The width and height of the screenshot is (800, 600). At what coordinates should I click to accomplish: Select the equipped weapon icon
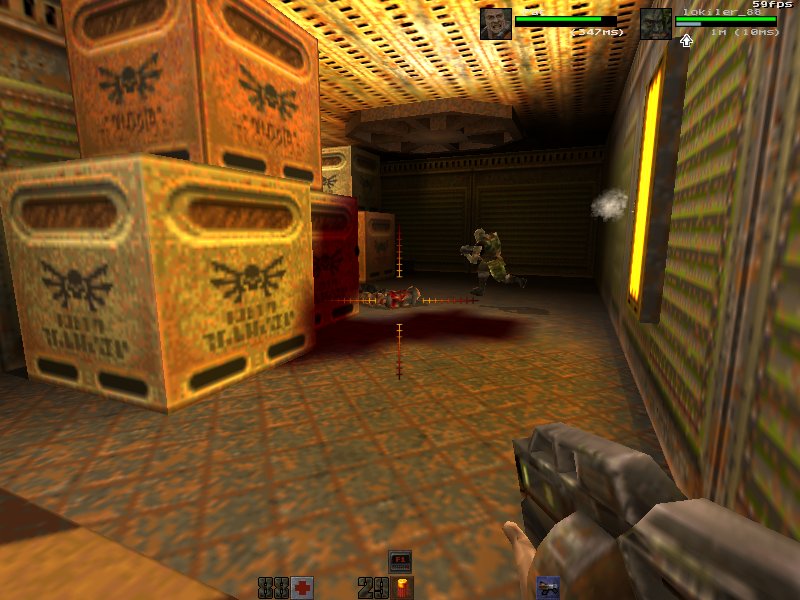(x=548, y=587)
